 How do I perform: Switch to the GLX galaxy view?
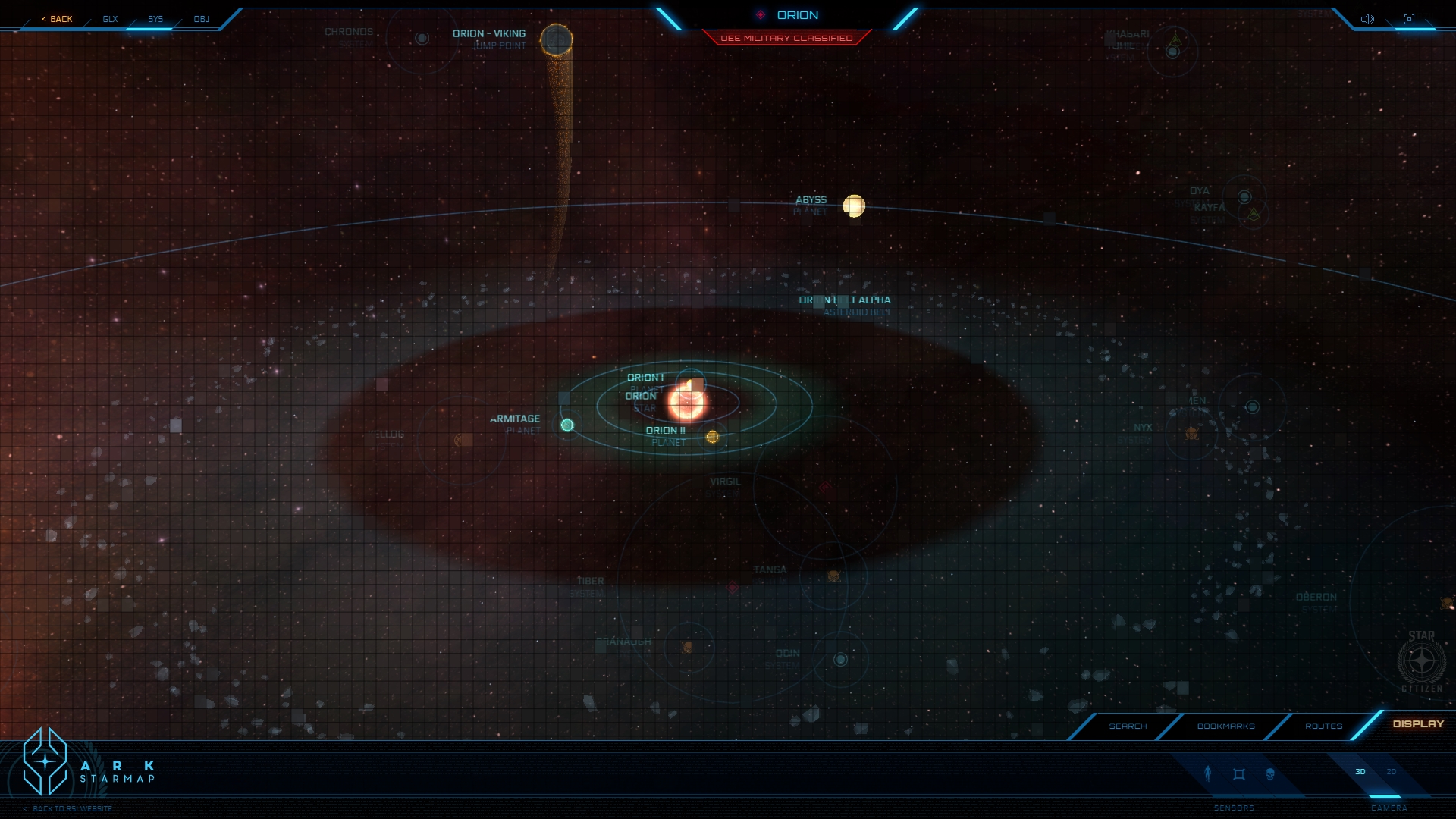(x=111, y=19)
